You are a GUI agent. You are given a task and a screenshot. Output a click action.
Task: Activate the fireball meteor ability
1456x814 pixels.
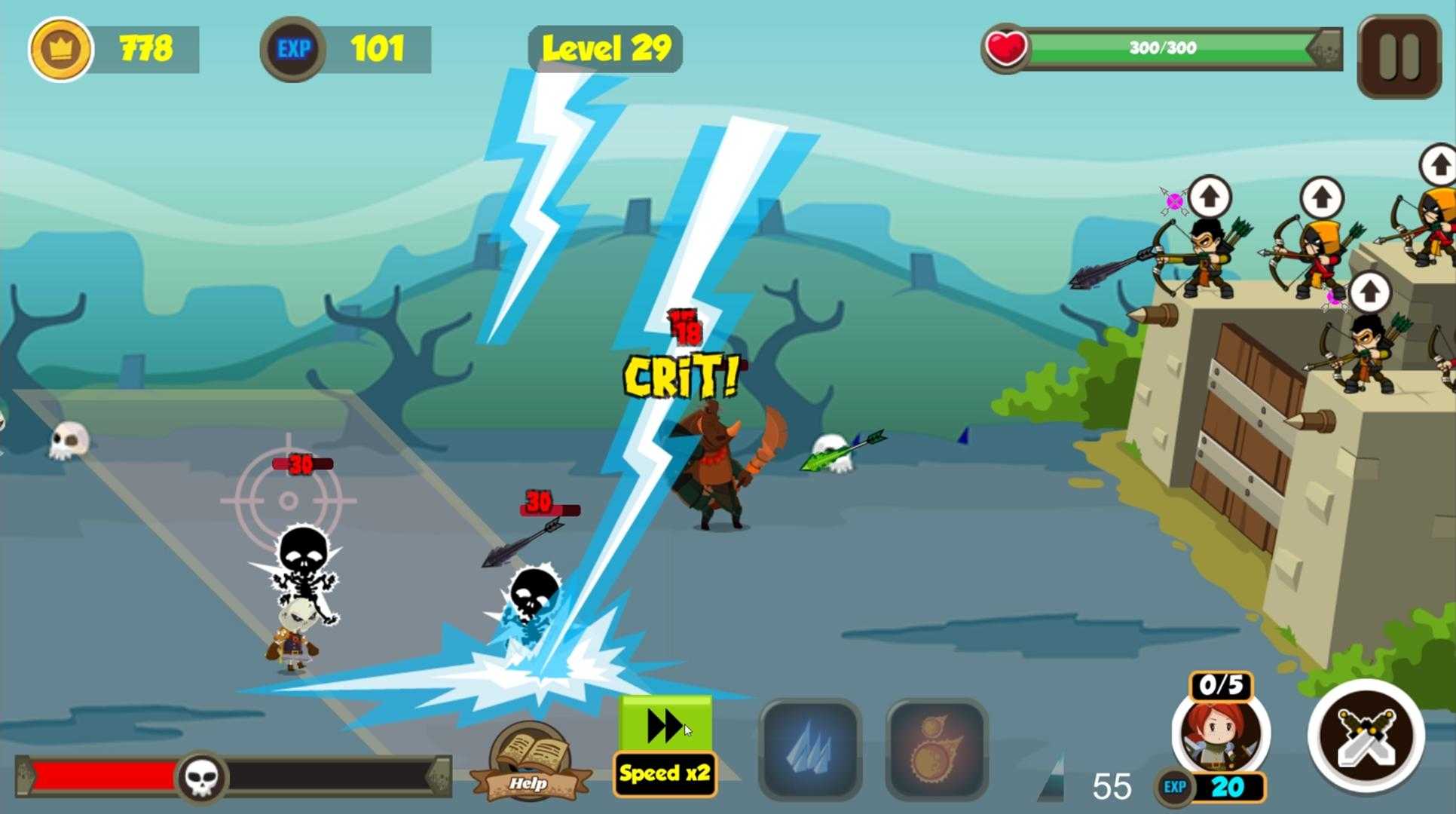tap(937, 748)
